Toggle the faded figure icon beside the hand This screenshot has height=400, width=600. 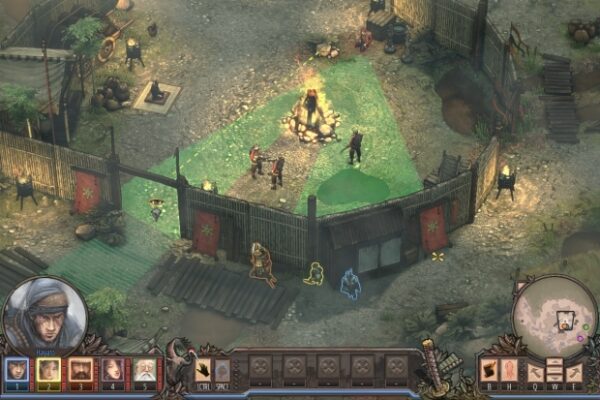pos(222,370)
